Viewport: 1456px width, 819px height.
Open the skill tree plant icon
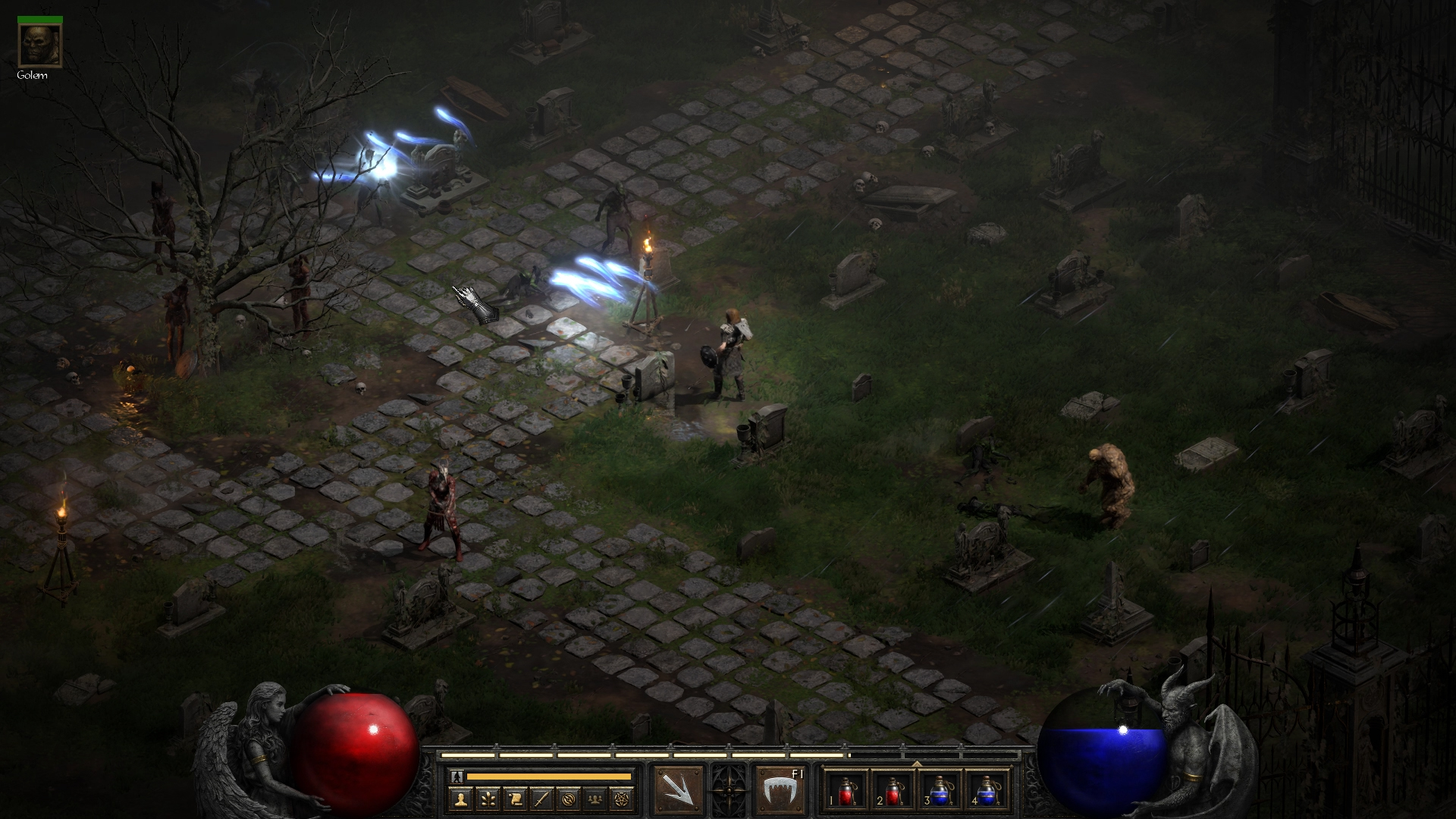point(488,798)
